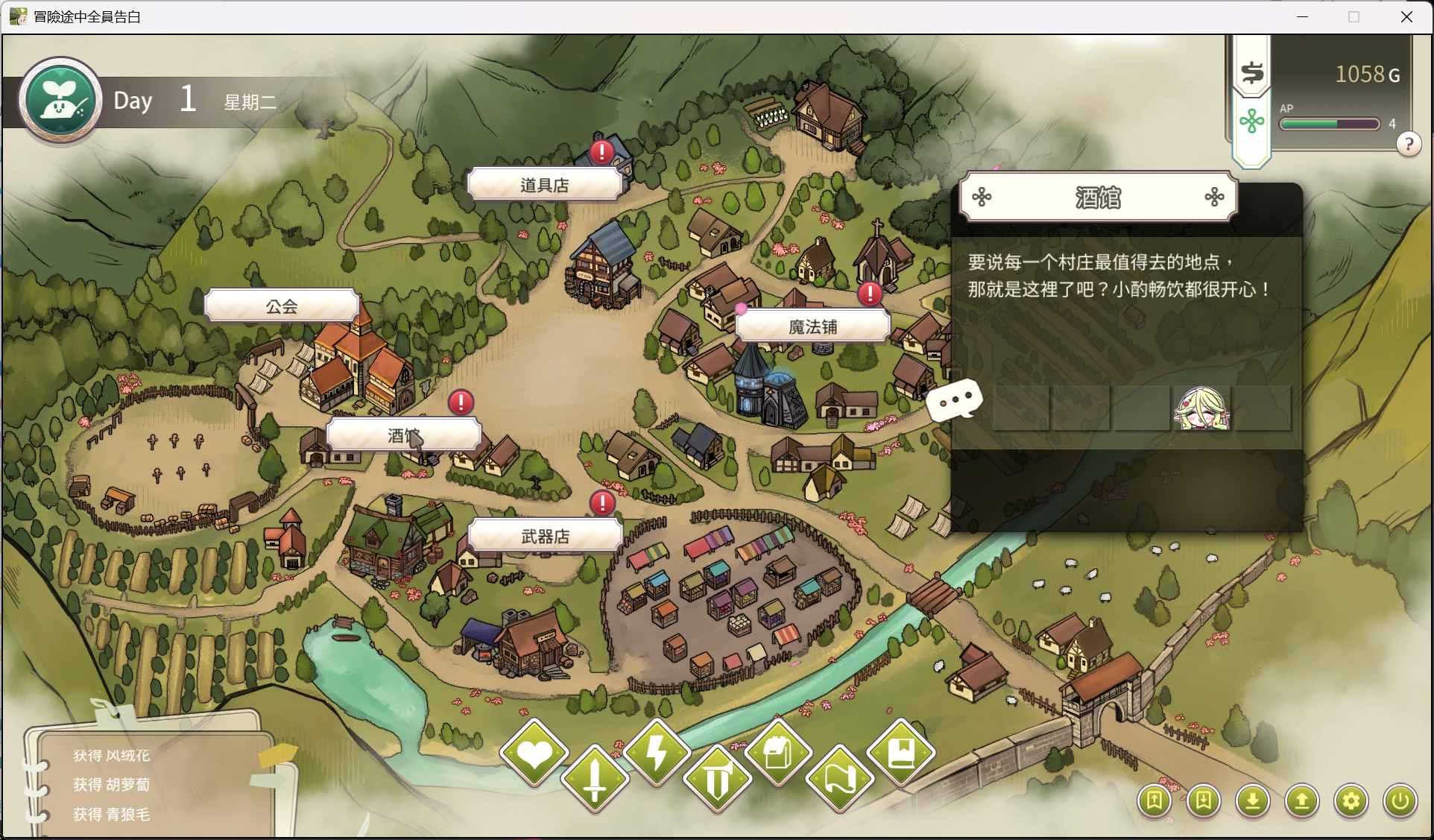Go to the 道具店 item shop

(544, 185)
